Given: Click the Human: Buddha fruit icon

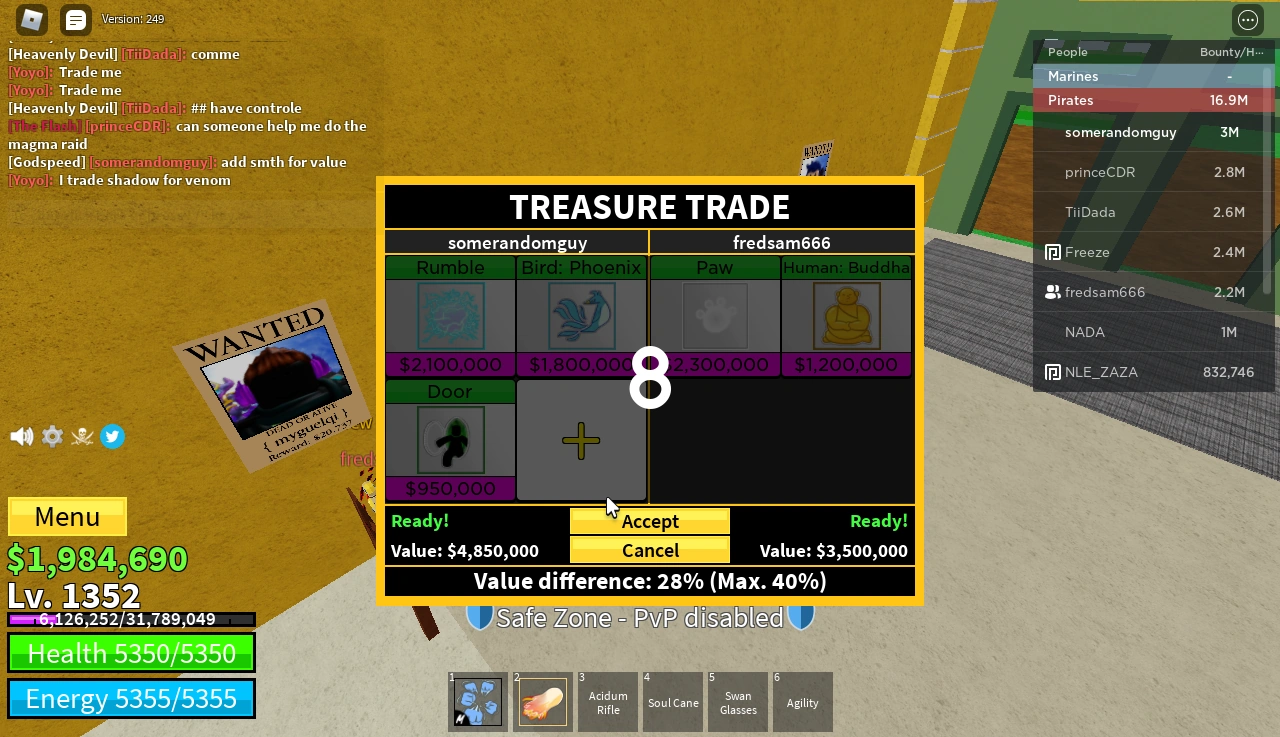Looking at the screenshot, I should click(x=846, y=316).
